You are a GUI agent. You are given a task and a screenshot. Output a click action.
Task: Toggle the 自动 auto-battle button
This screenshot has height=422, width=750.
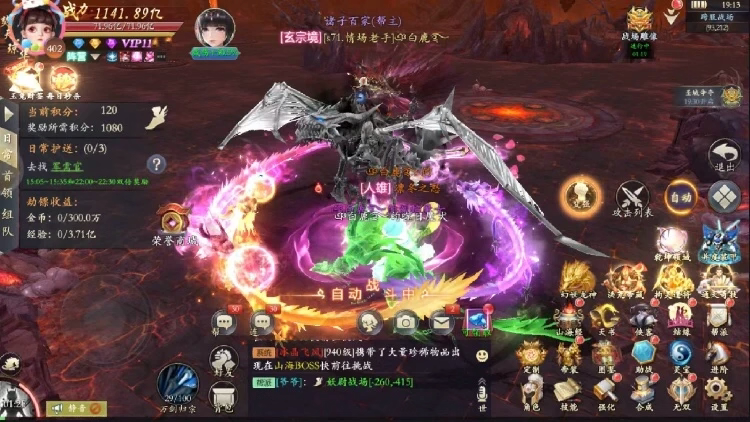click(681, 196)
